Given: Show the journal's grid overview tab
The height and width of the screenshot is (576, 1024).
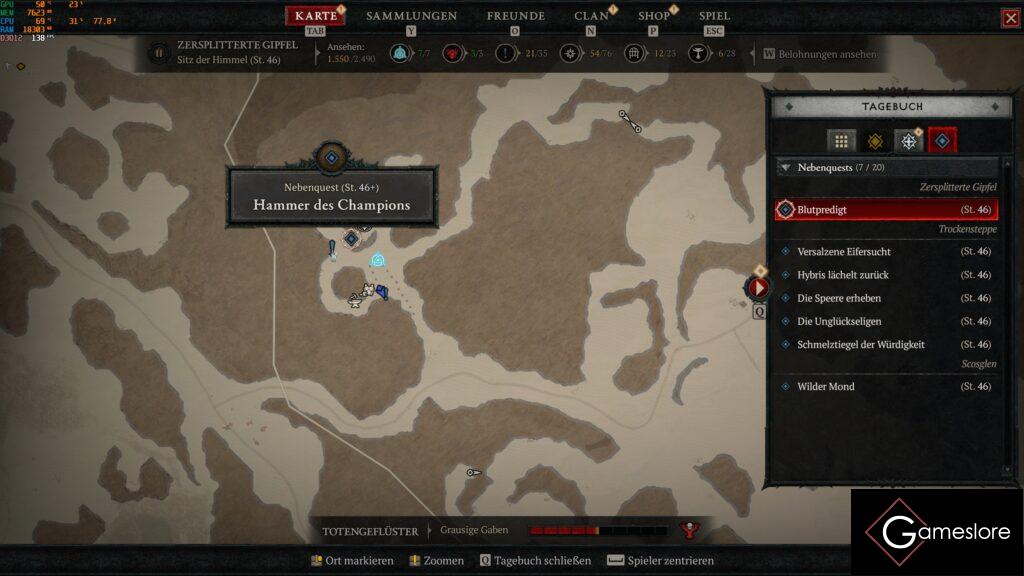Looking at the screenshot, I should (x=841, y=141).
